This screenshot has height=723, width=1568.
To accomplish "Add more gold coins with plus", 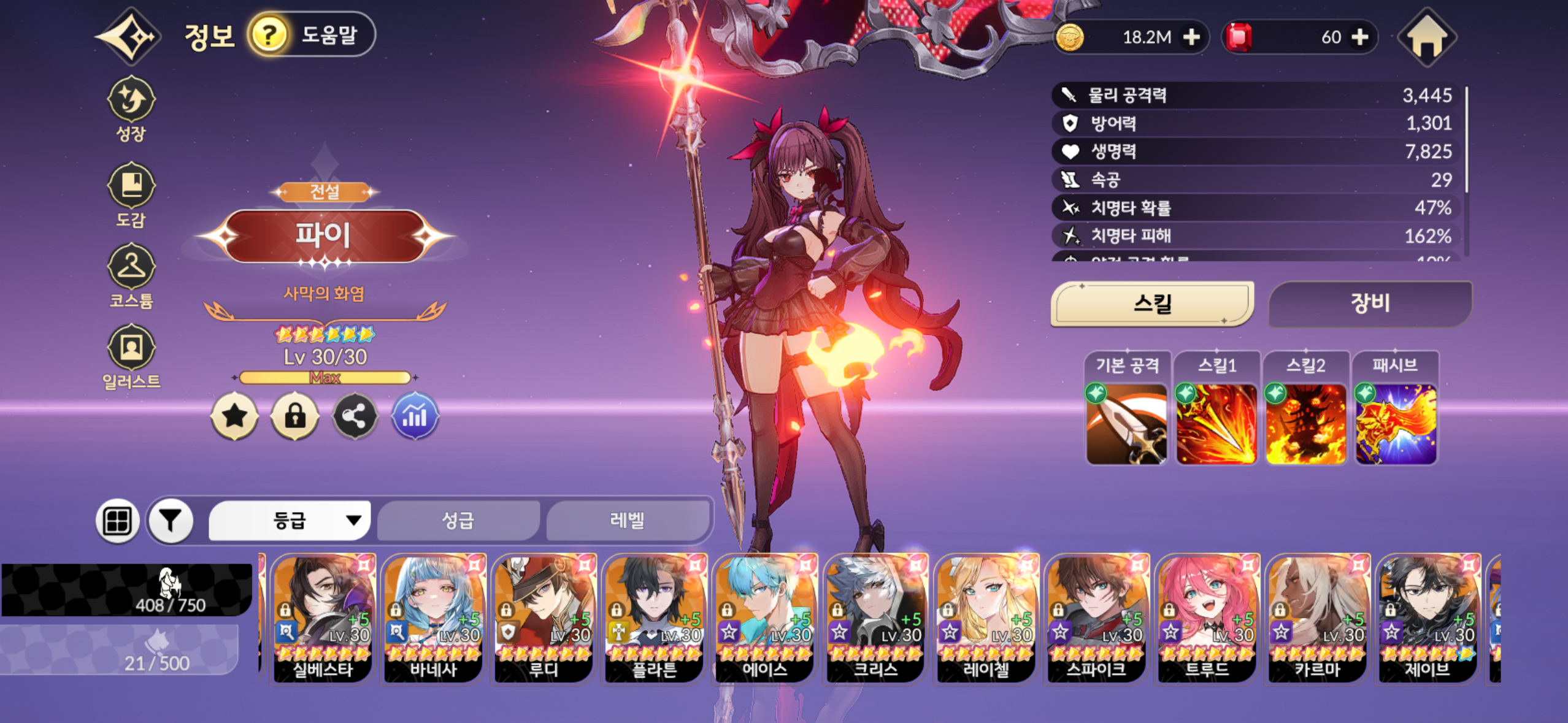I will pos(1191,37).
